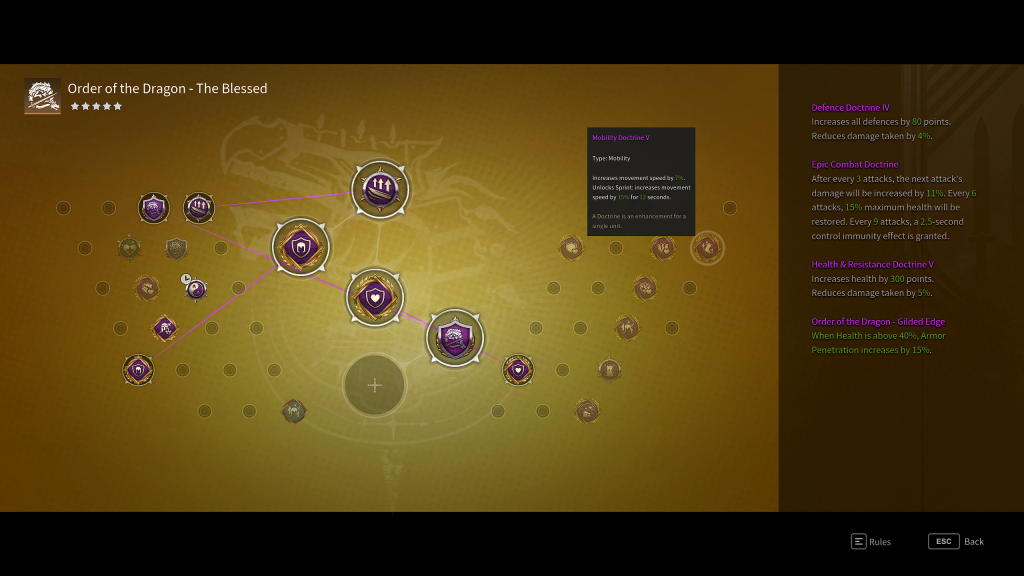1024x576 pixels.
Task: Choose the small purple dragon crest doctrine
Action: [x=153, y=208]
